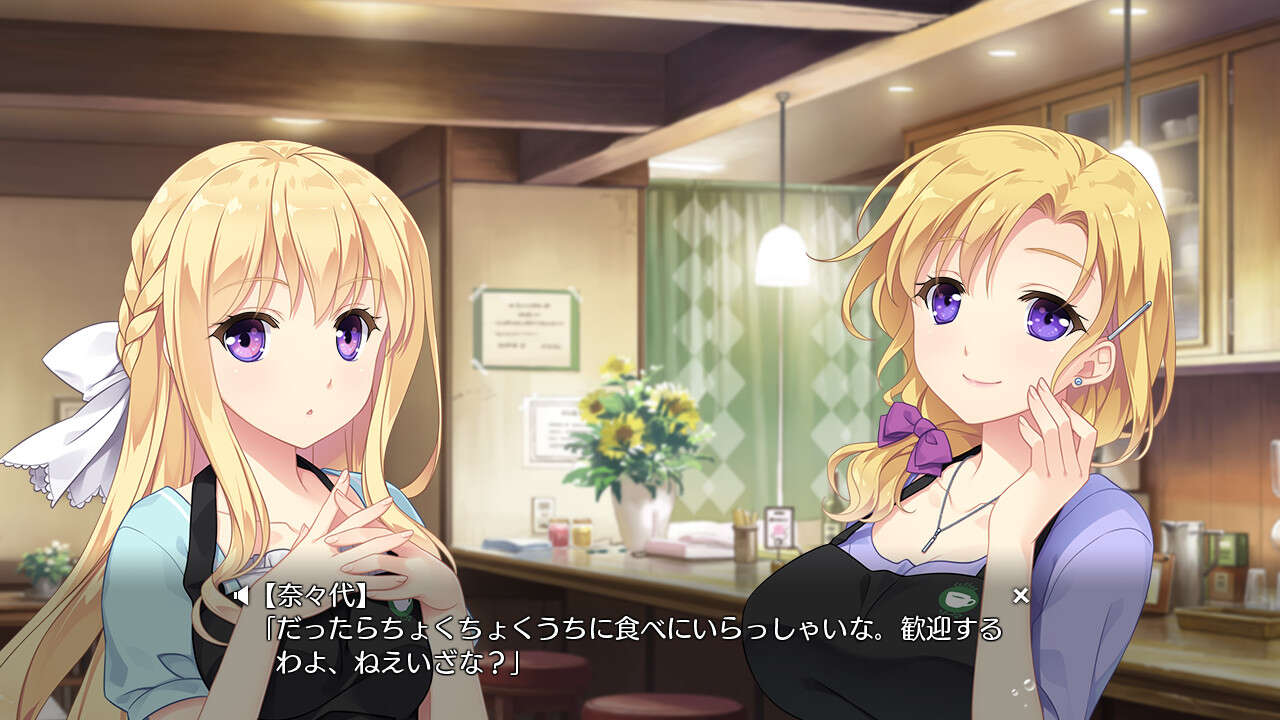The width and height of the screenshot is (1280, 720).
Task: Hide the dialogue box with the X
Action: [1020, 596]
